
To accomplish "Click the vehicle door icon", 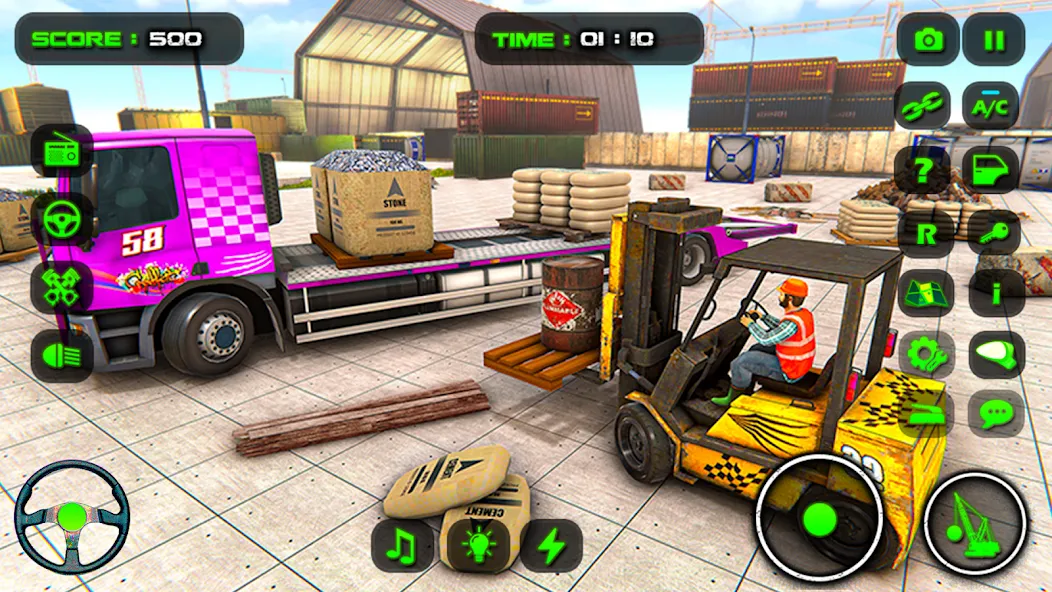I will click(994, 170).
